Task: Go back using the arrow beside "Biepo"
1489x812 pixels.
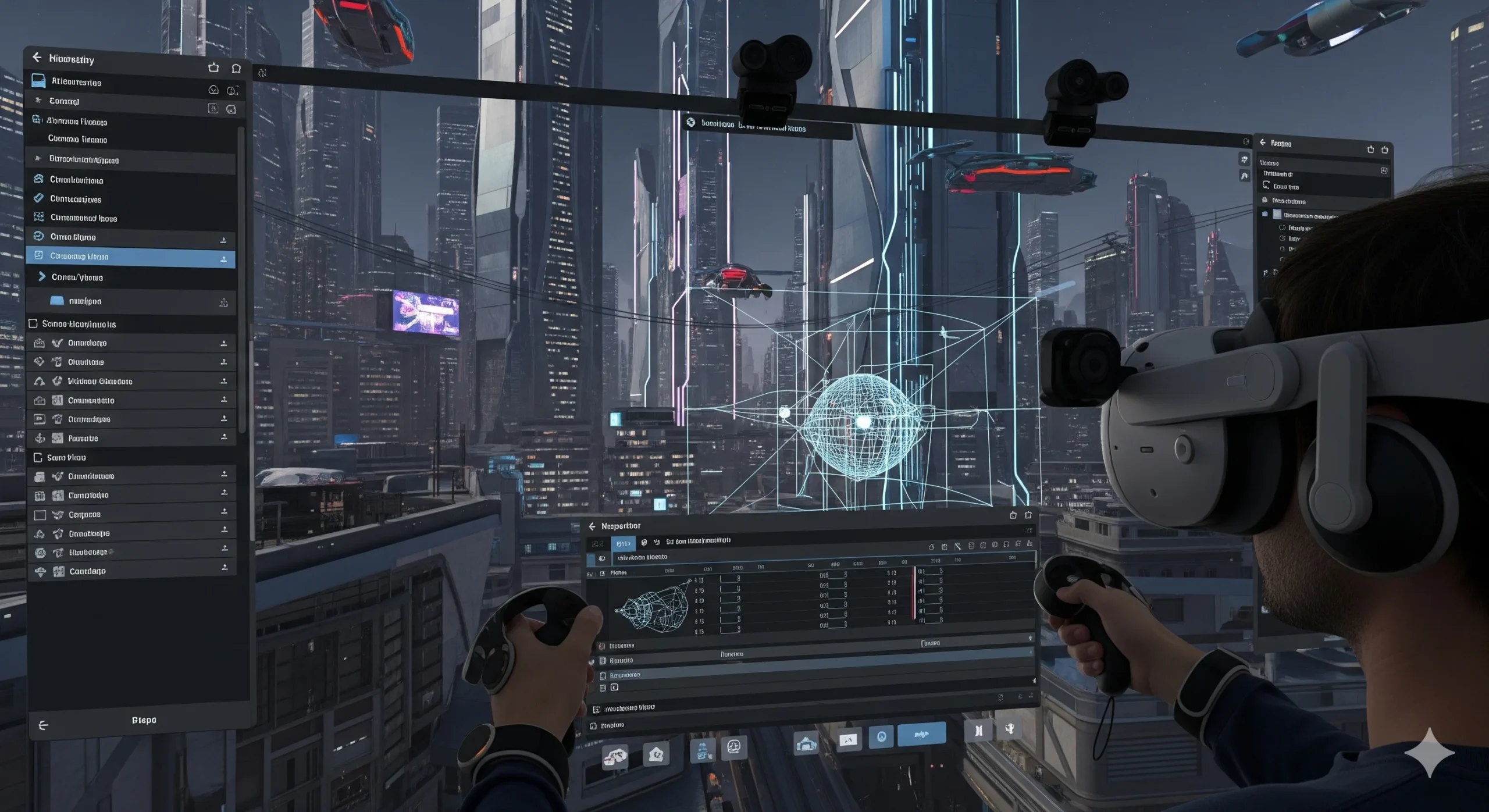Action: click(x=43, y=725)
